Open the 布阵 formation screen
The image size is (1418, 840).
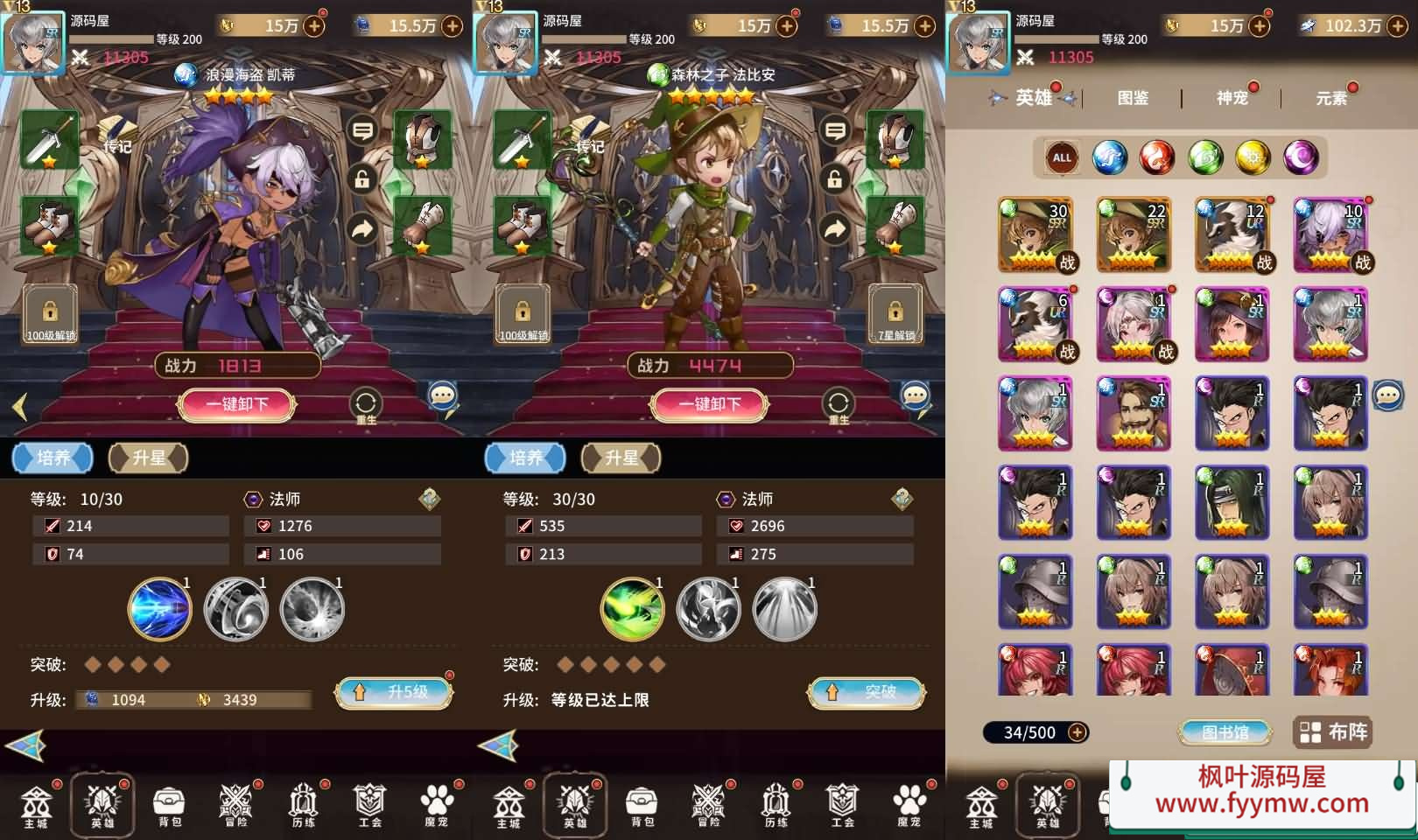[x=1332, y=732]
